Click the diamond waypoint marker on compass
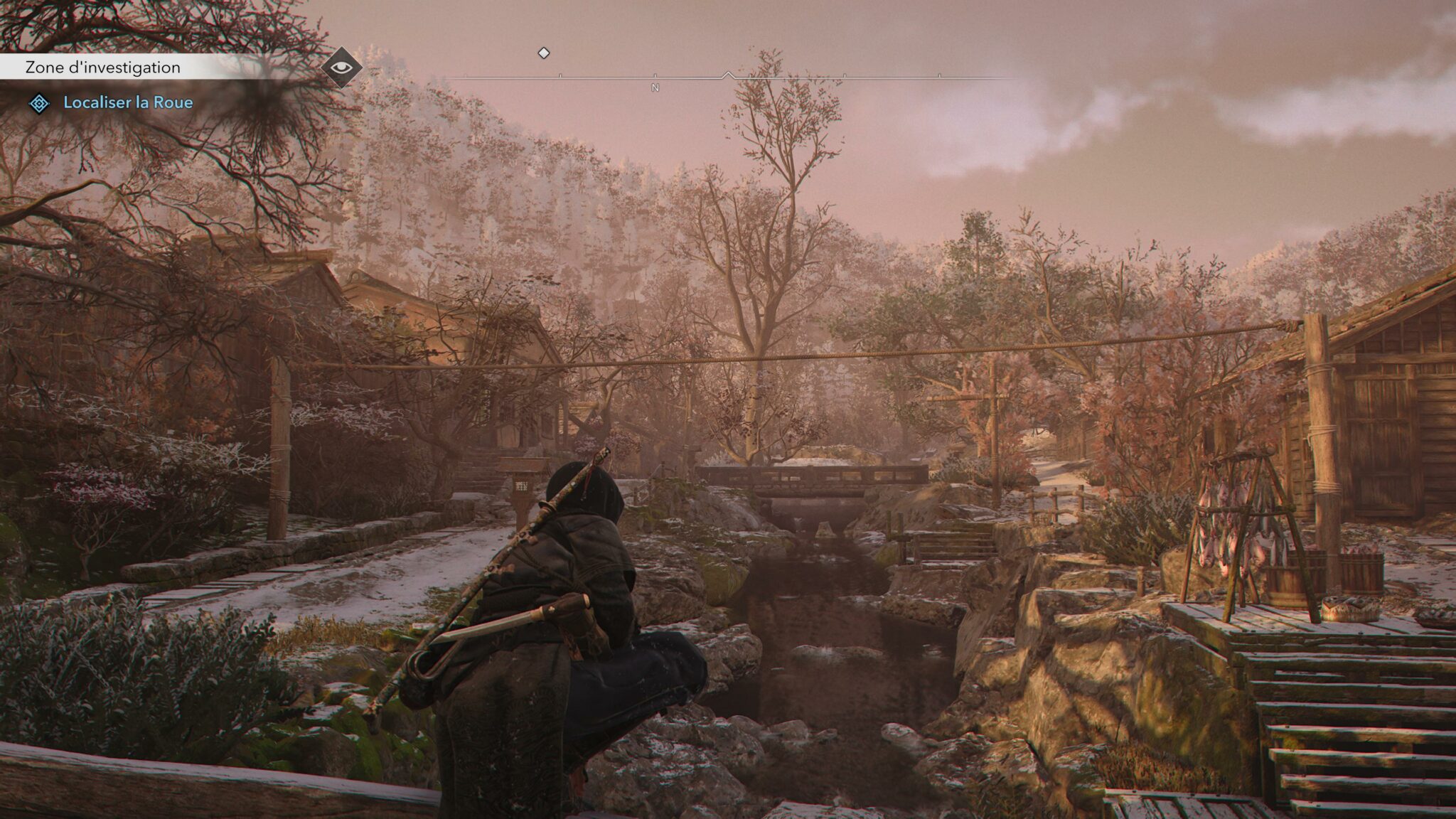This screenshot has width=1456, height=819. tap(544, 53)
